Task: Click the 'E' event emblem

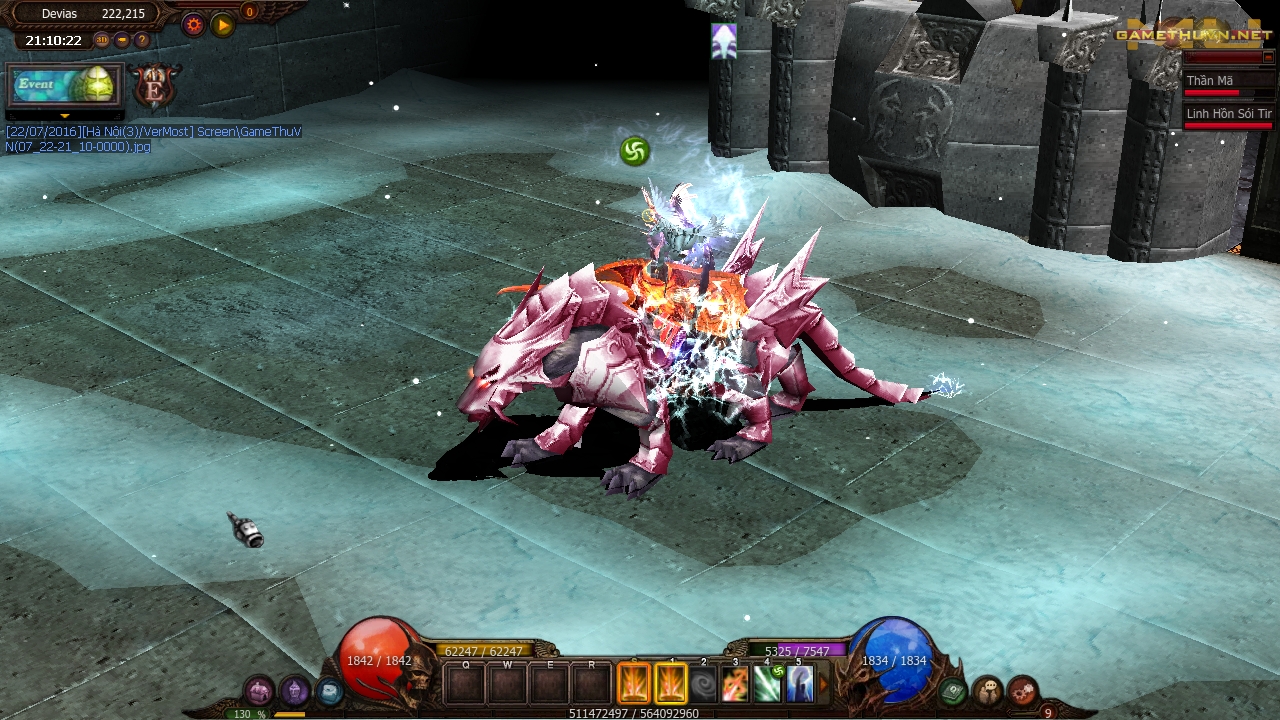Action: coord(155,89)
